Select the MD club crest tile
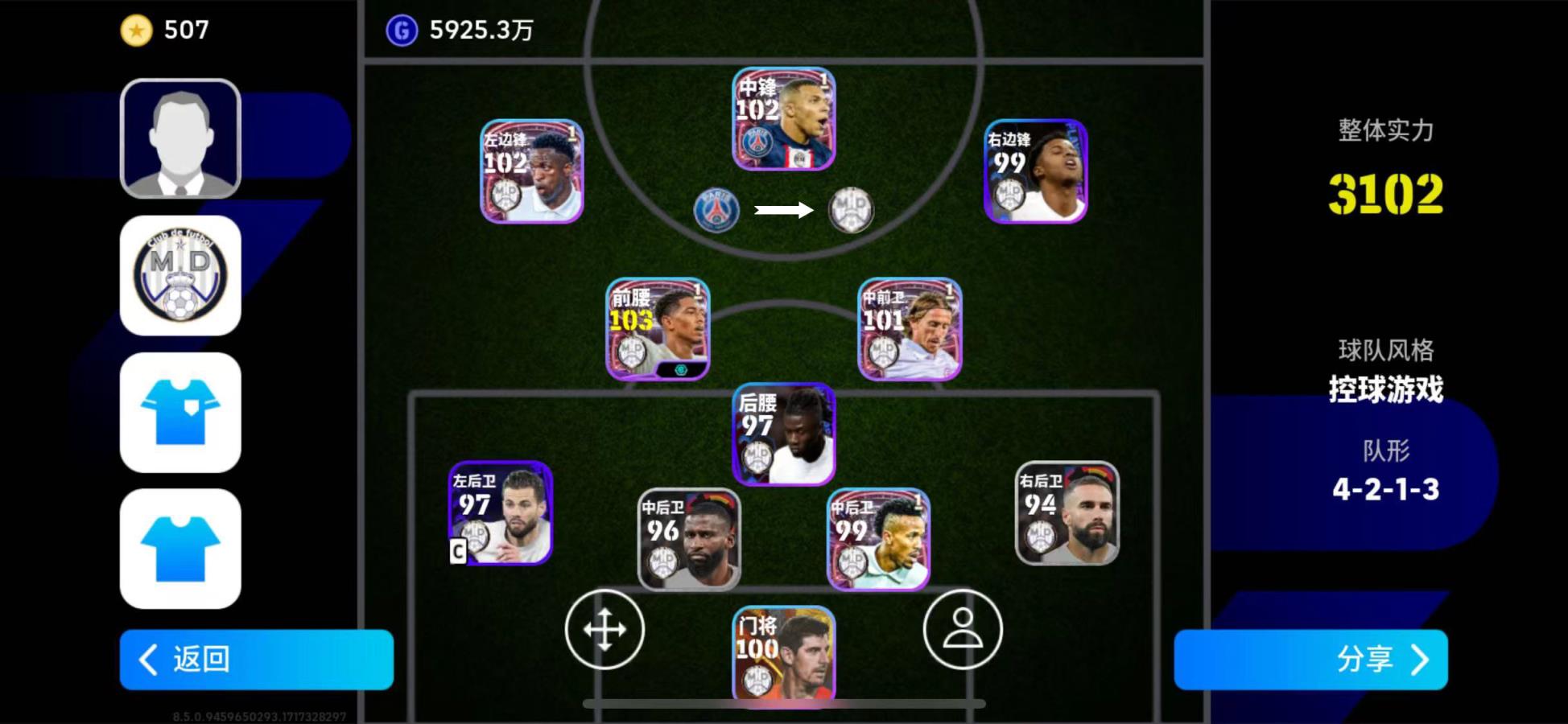The image size is (1568, 724). tap(180, 275)
